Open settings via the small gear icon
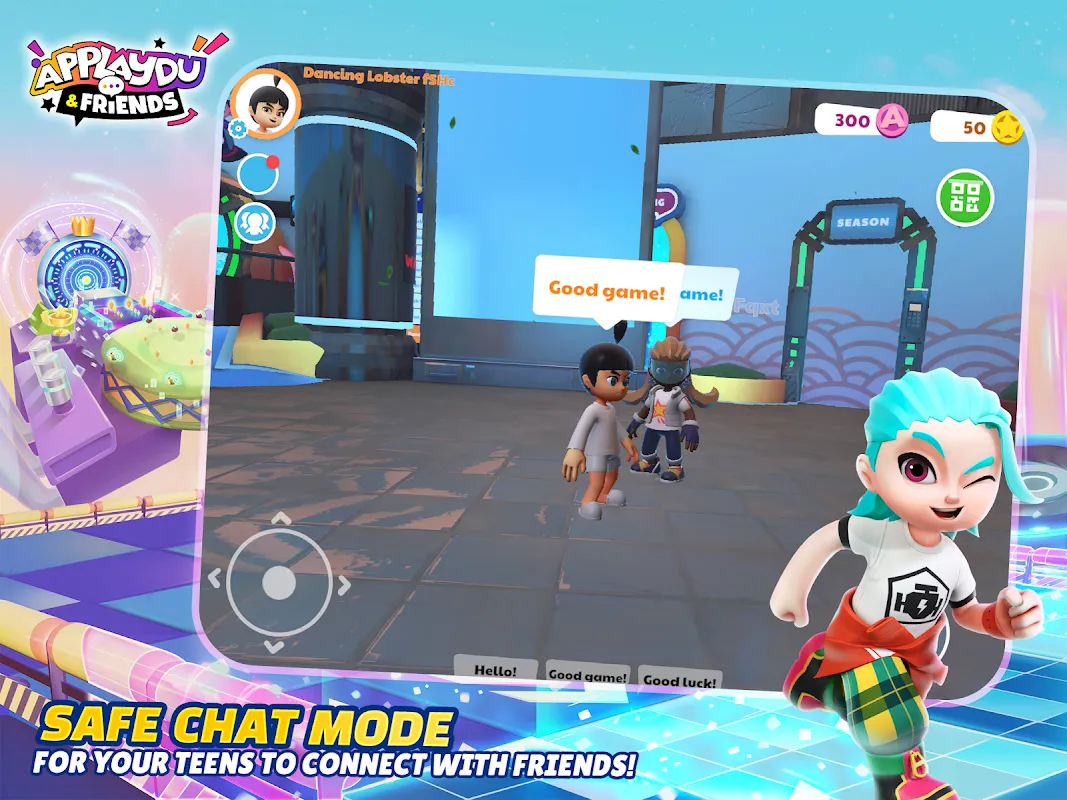 click(x=238, y=129)
